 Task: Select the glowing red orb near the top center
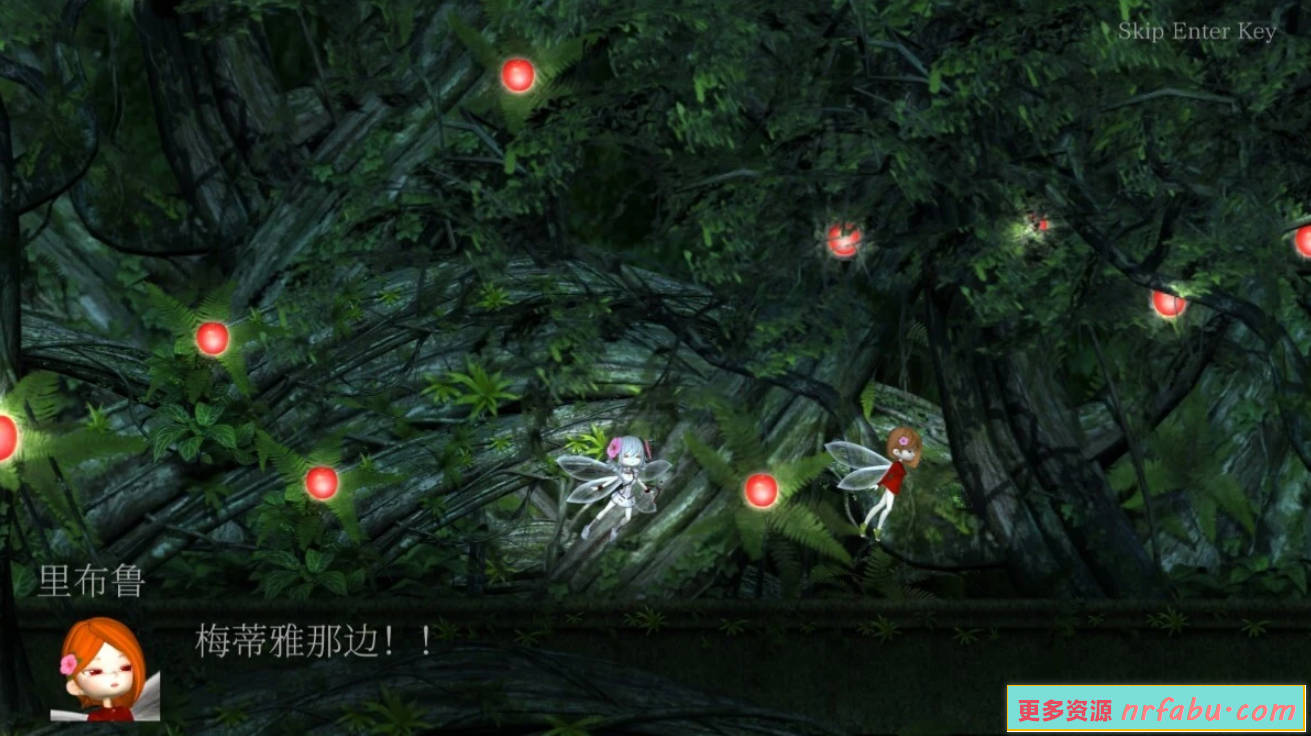click(516, 76)
